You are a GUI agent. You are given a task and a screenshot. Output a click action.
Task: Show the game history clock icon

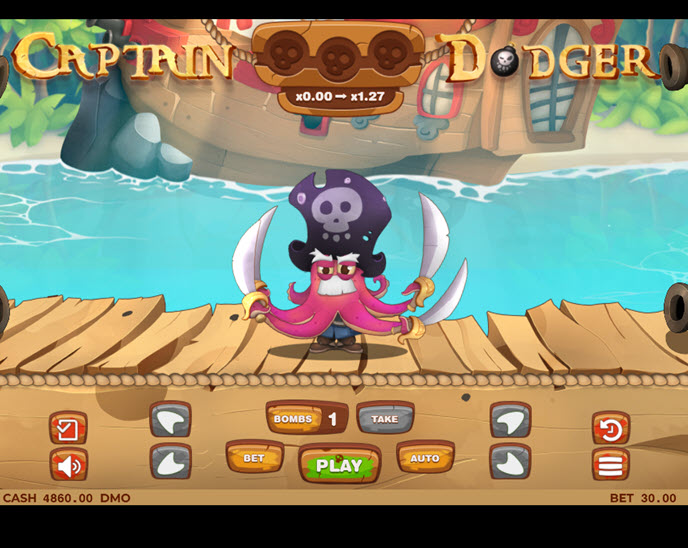click(610, 429)
